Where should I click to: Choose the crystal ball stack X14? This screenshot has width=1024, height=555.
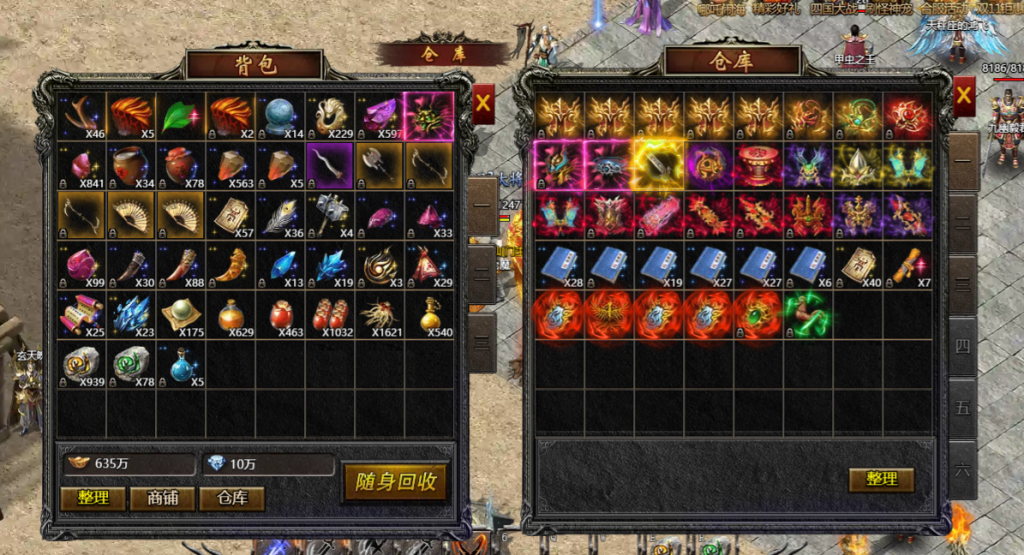pyautogui.click(x=280, y=116)
